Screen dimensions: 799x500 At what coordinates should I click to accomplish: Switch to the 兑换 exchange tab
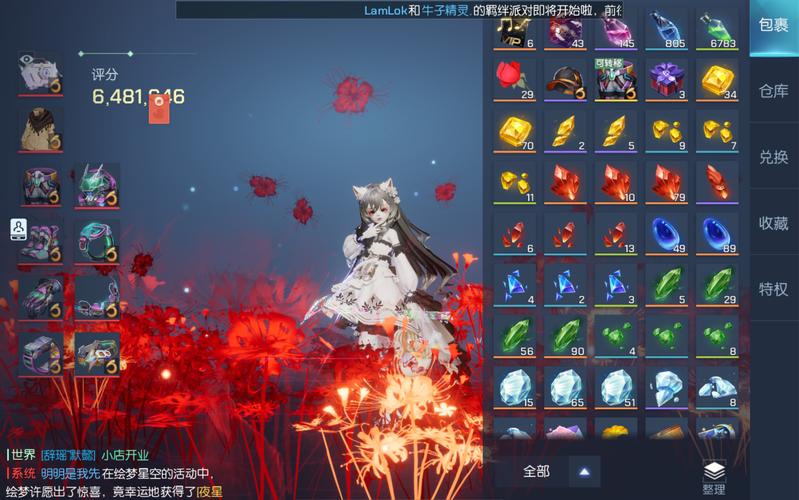(773, 157)
